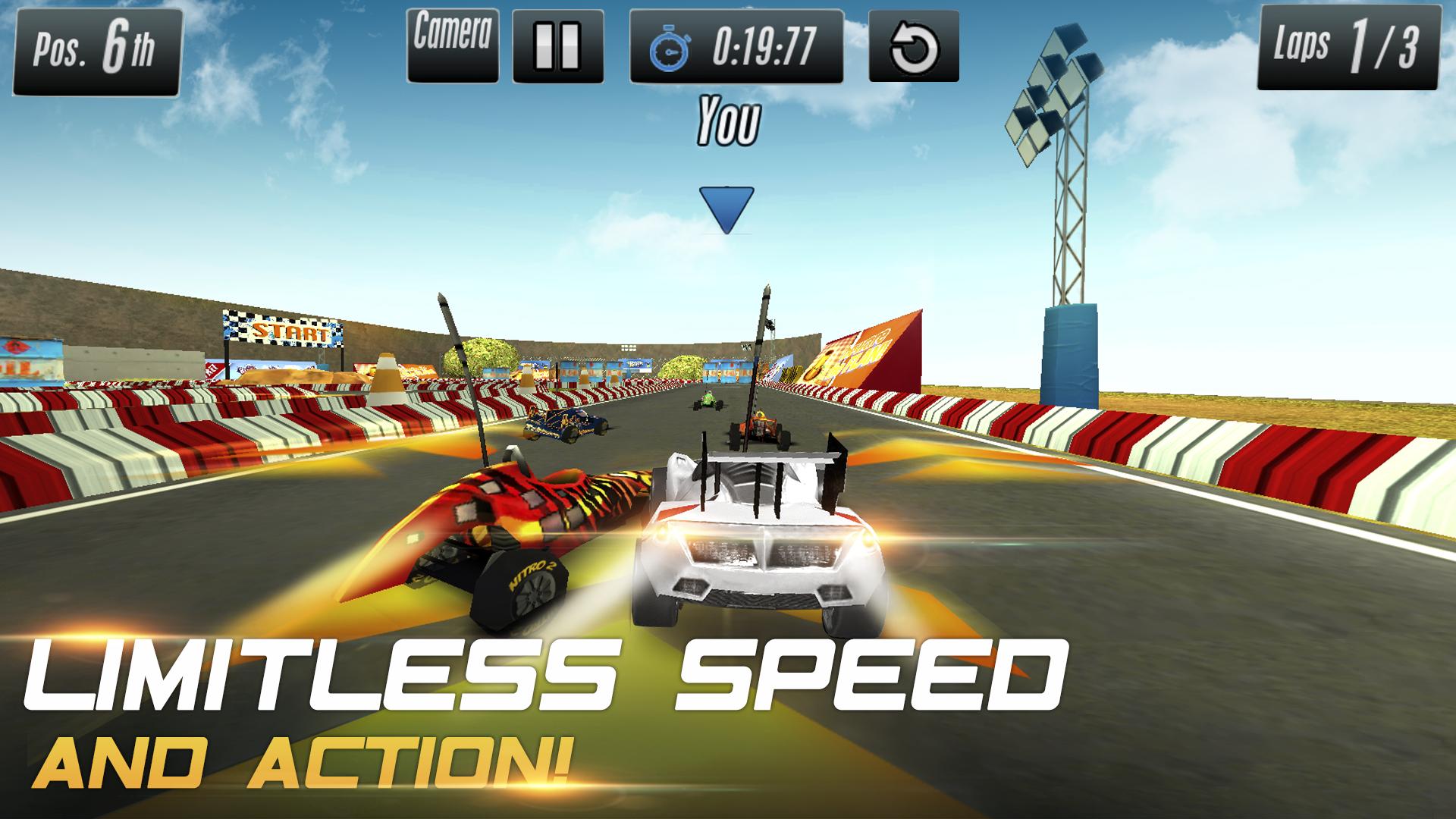The height and width of the screenshot is (819, 1456).
Task: Click the Pos. 6th position indicator
Action: (97, 49)
